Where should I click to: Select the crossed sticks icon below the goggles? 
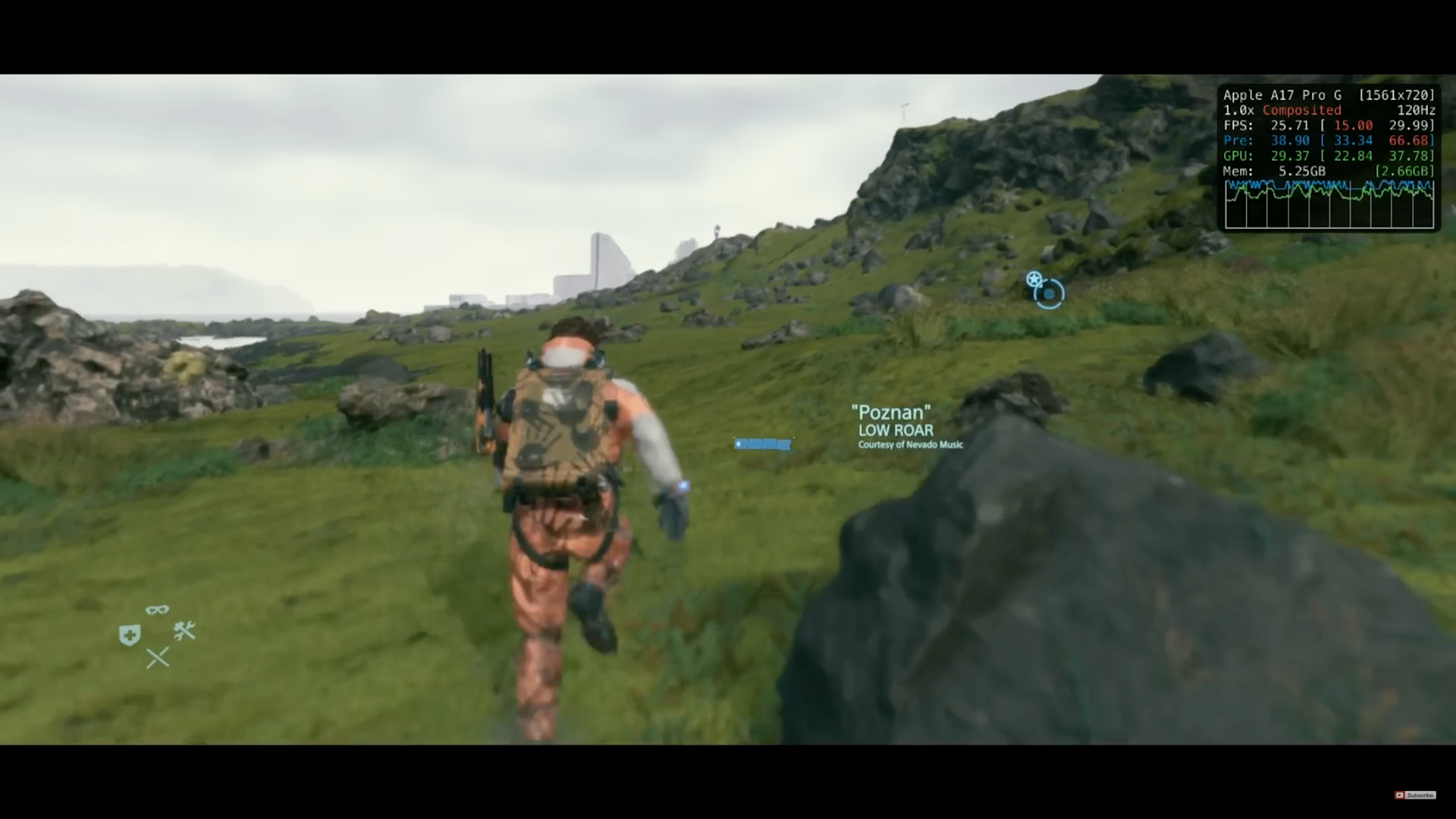(157, 658)
